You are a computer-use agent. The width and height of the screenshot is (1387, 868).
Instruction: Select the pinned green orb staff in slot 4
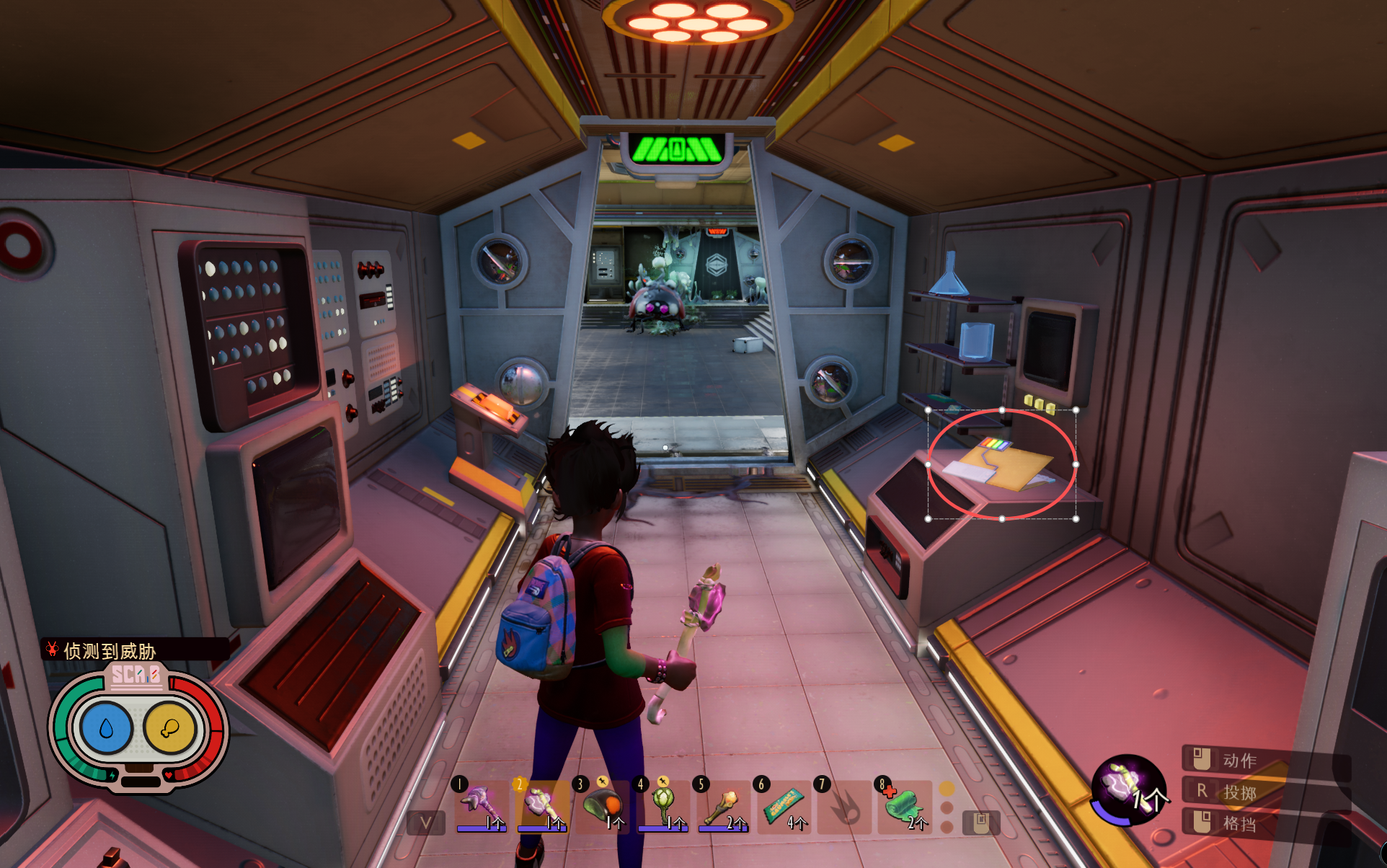[x=663, y=806]
